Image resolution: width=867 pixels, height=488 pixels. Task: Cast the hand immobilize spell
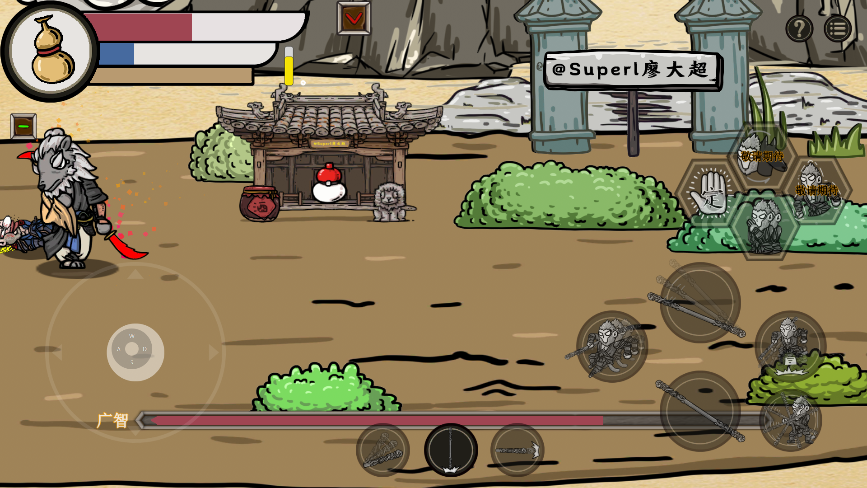tap(709, 190)
